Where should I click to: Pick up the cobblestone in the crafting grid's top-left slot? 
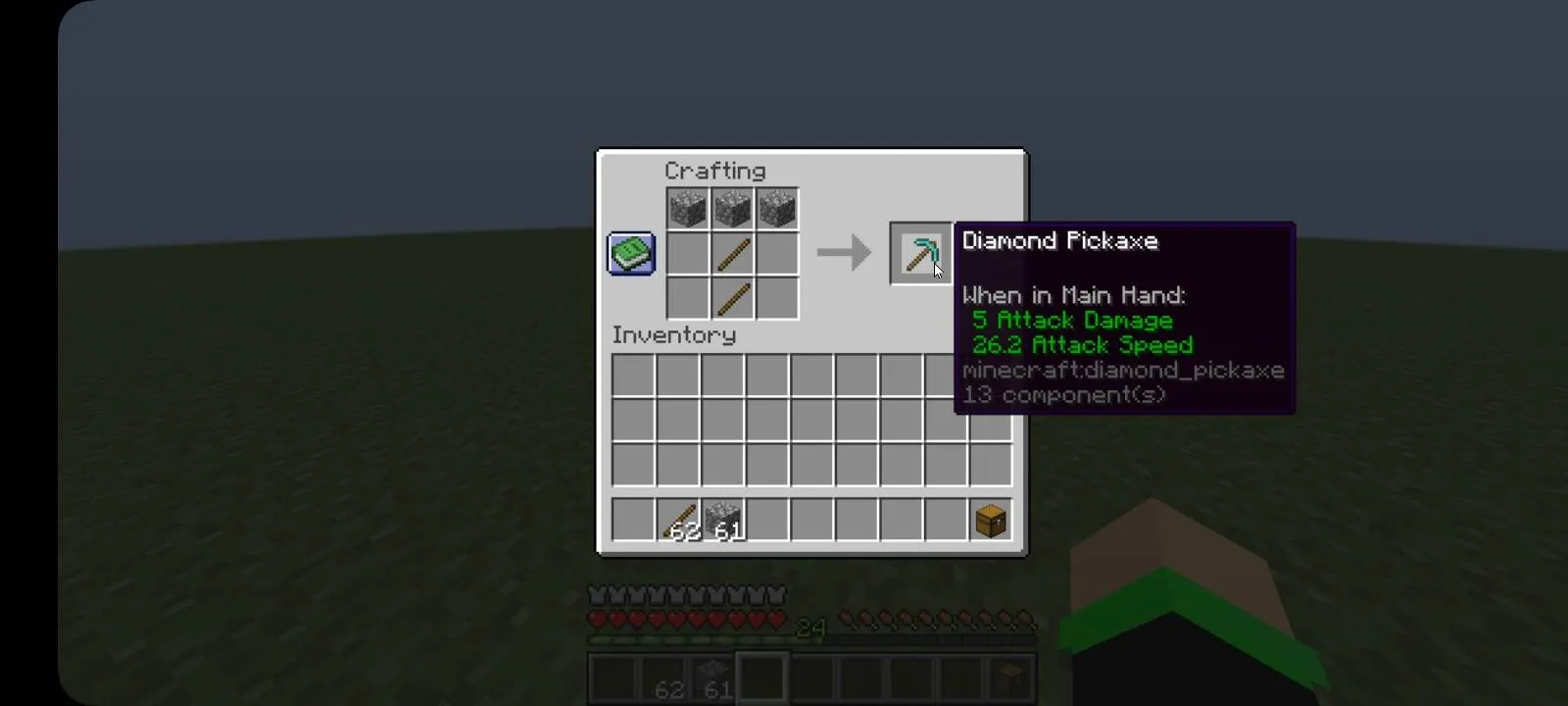[686, 207]
